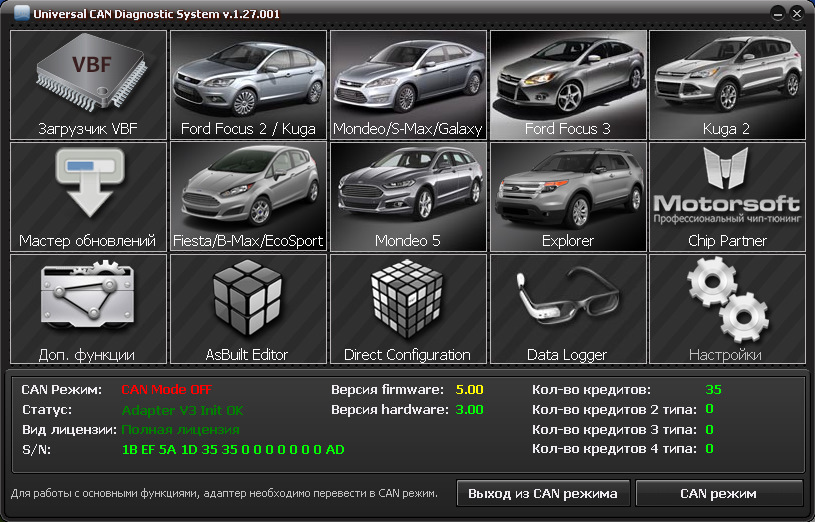Select the Ford Focus 2 / Kuga tile

point(248,85)
